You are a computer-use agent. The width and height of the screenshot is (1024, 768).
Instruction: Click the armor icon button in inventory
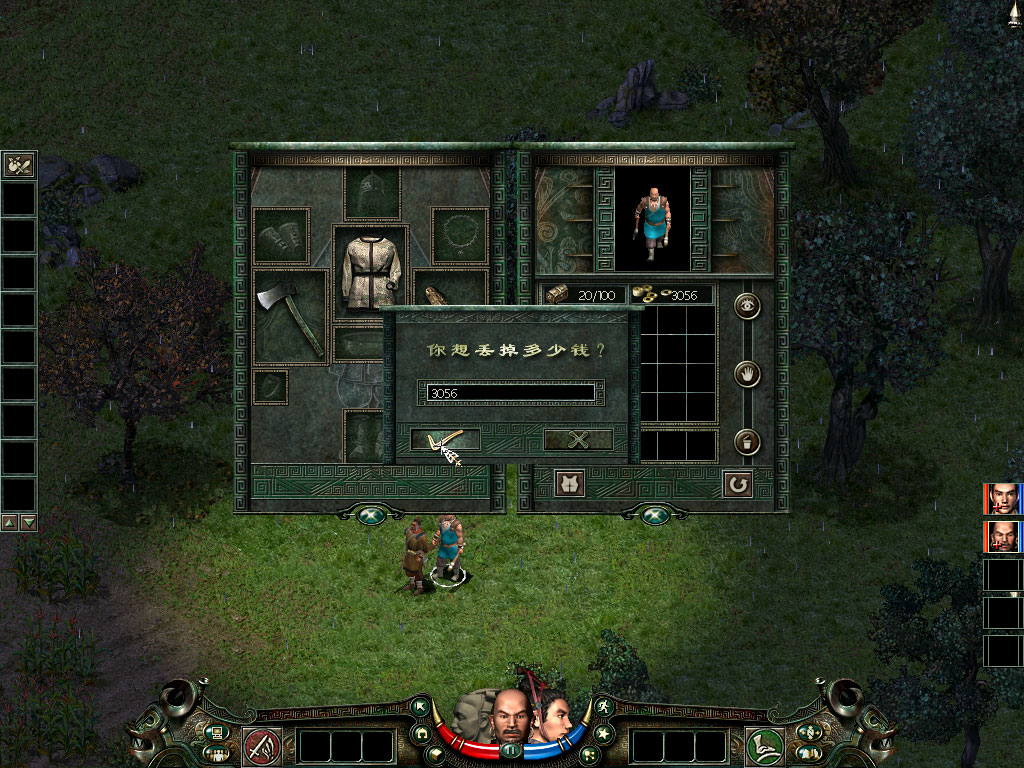pyautogui.click(x=569, y=484)
